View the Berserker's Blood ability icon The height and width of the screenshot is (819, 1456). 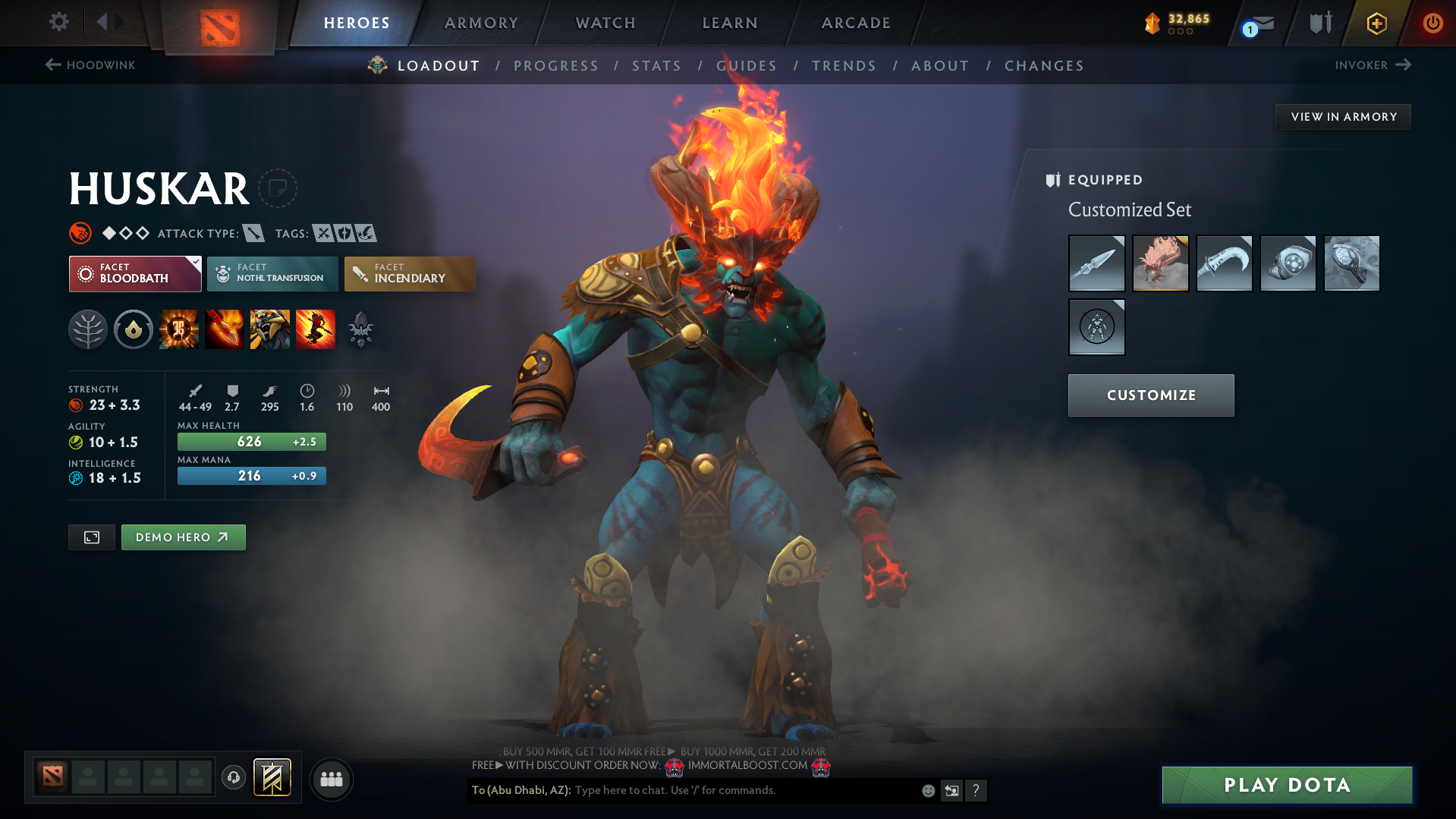click(x=270, y=329)
